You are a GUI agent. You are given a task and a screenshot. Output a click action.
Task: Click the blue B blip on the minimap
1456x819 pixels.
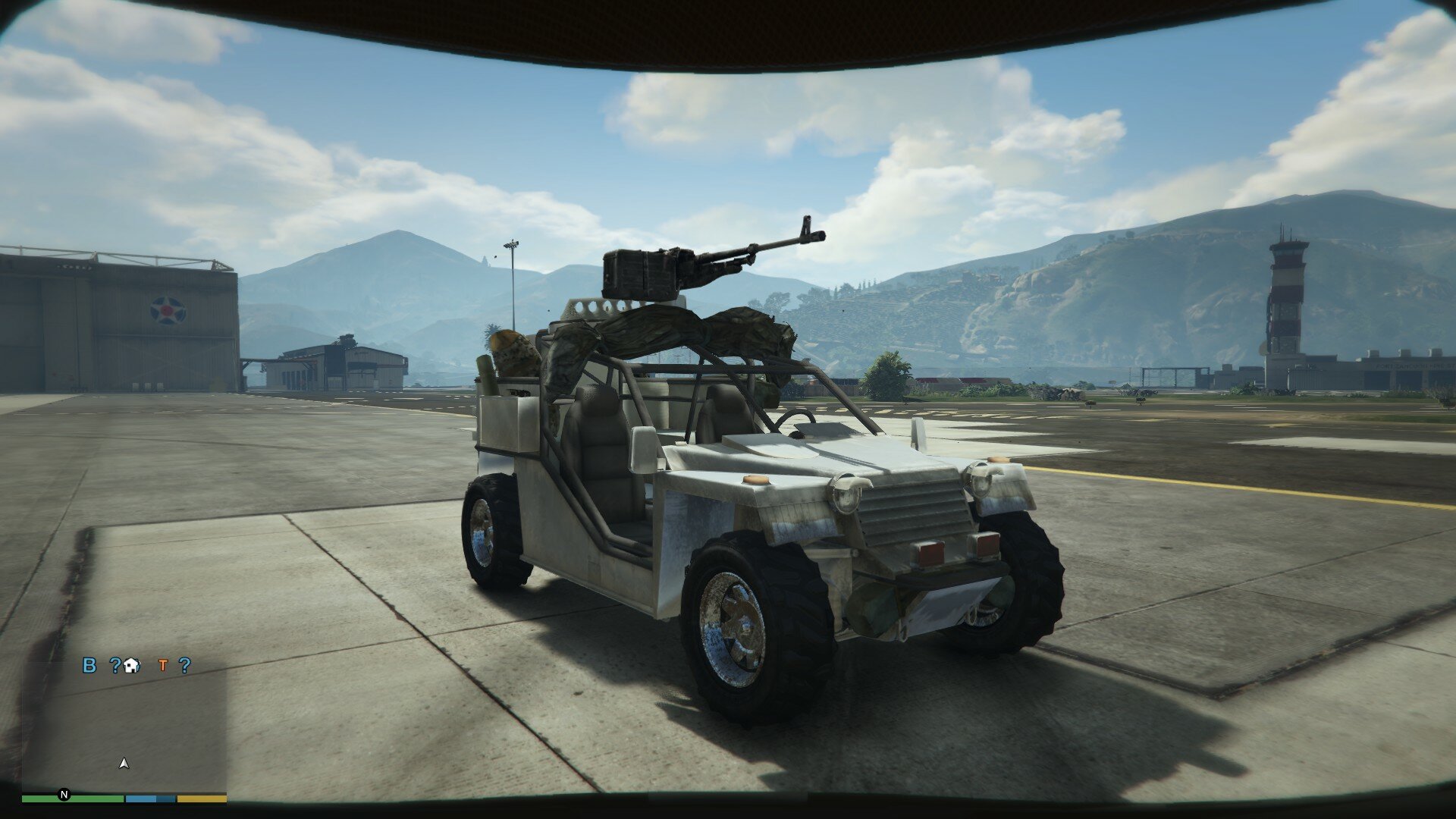click(89, 666)
